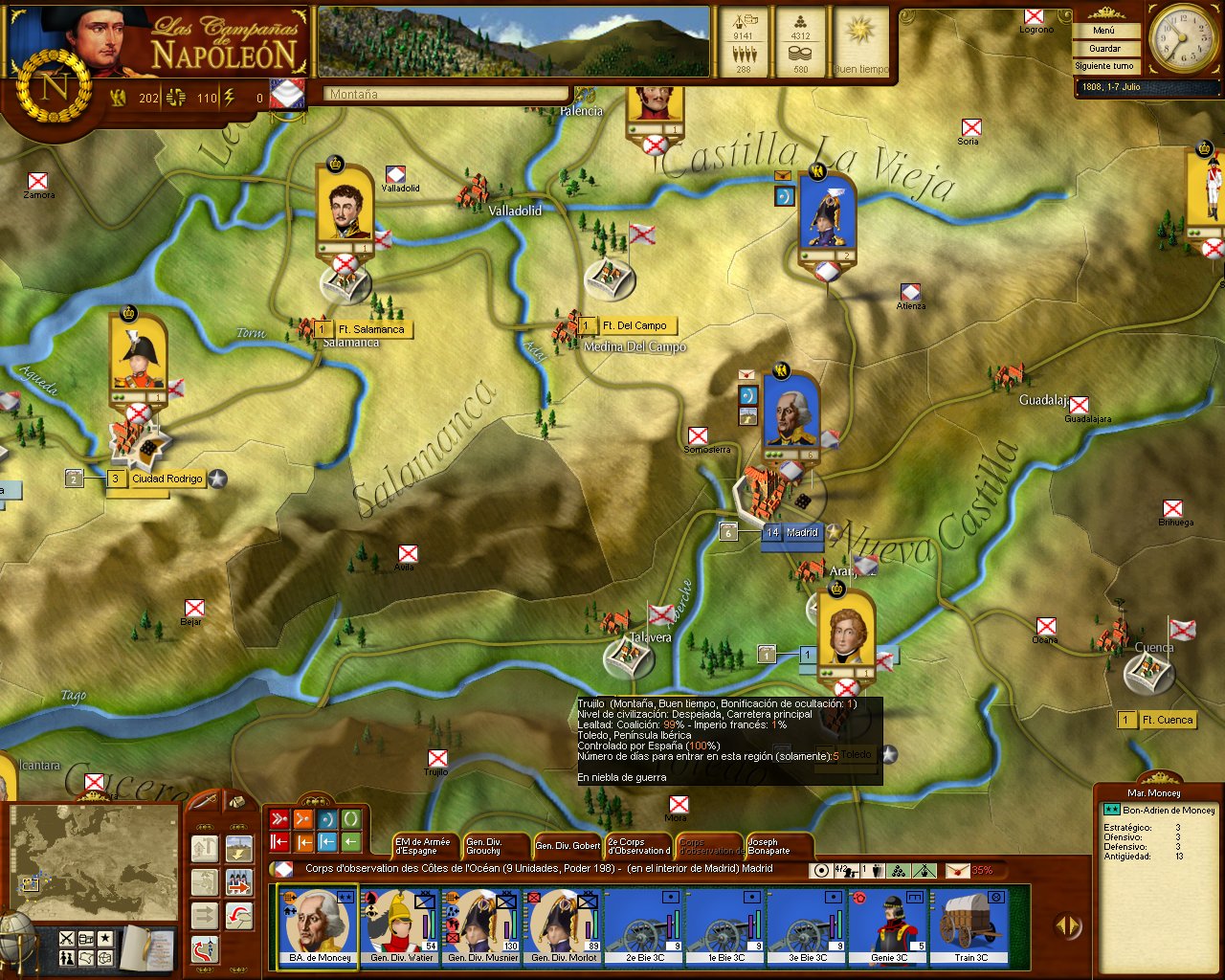The width and height of the screenshot is (1225, 980).
Task: Select the red all-out attack posture icon
Action: (x=279, y=819)
